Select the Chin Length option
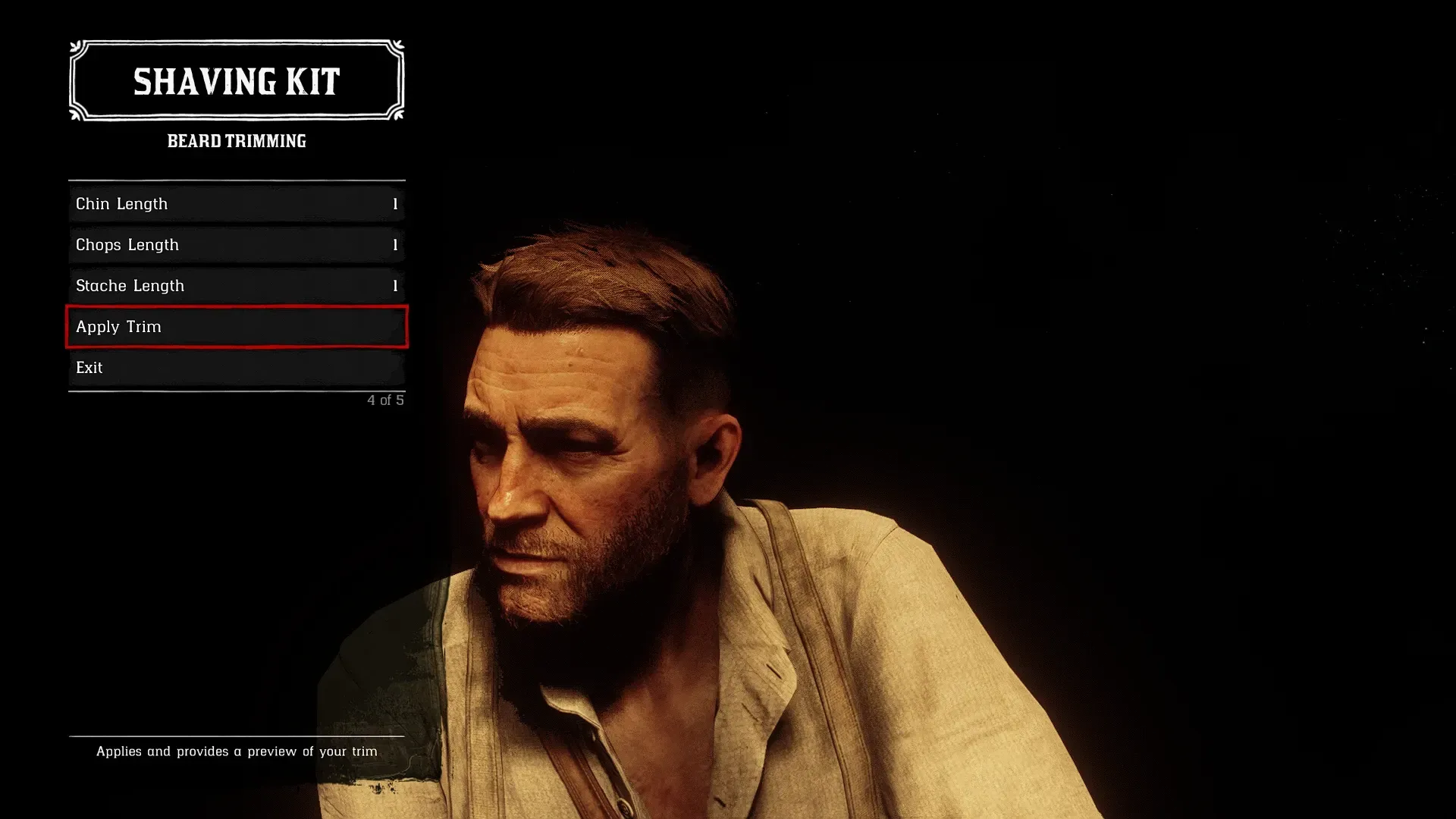The height and width of the screenshot is (819, 1456). (x=236, y=204)
